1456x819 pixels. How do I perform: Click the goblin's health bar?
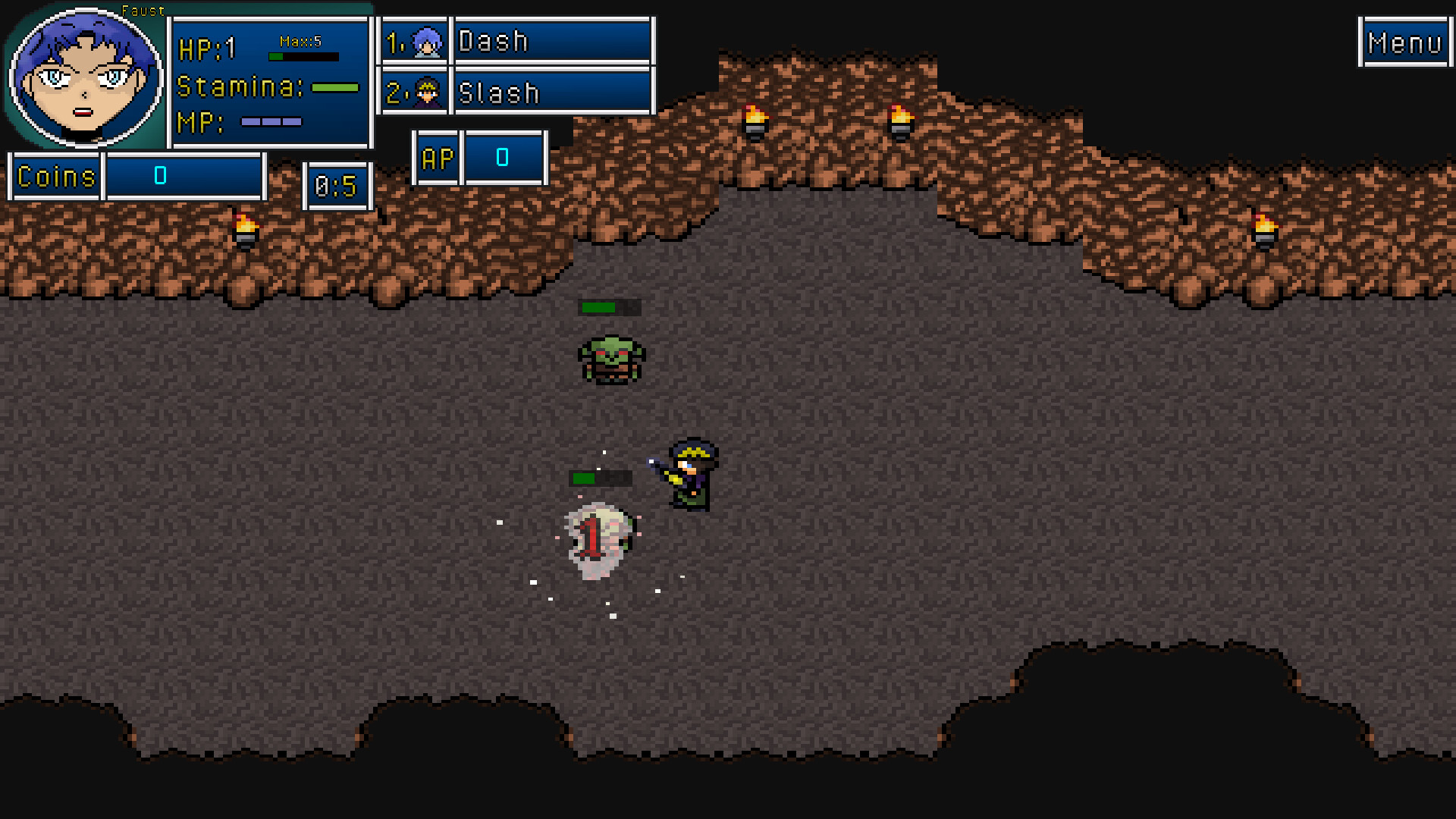tap(609, 308)
